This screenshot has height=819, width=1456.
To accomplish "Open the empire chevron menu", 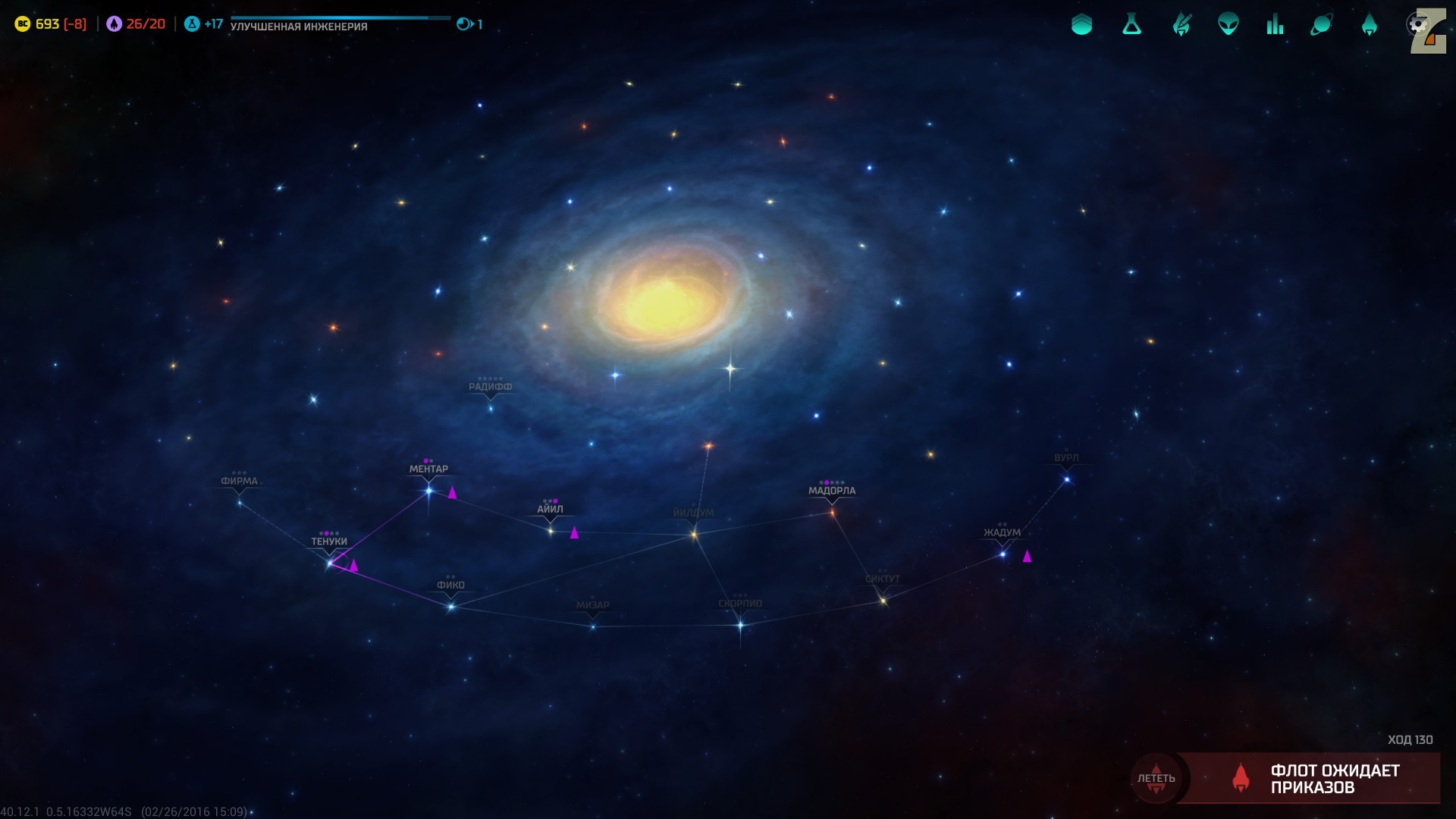I will pos(1081,25).
